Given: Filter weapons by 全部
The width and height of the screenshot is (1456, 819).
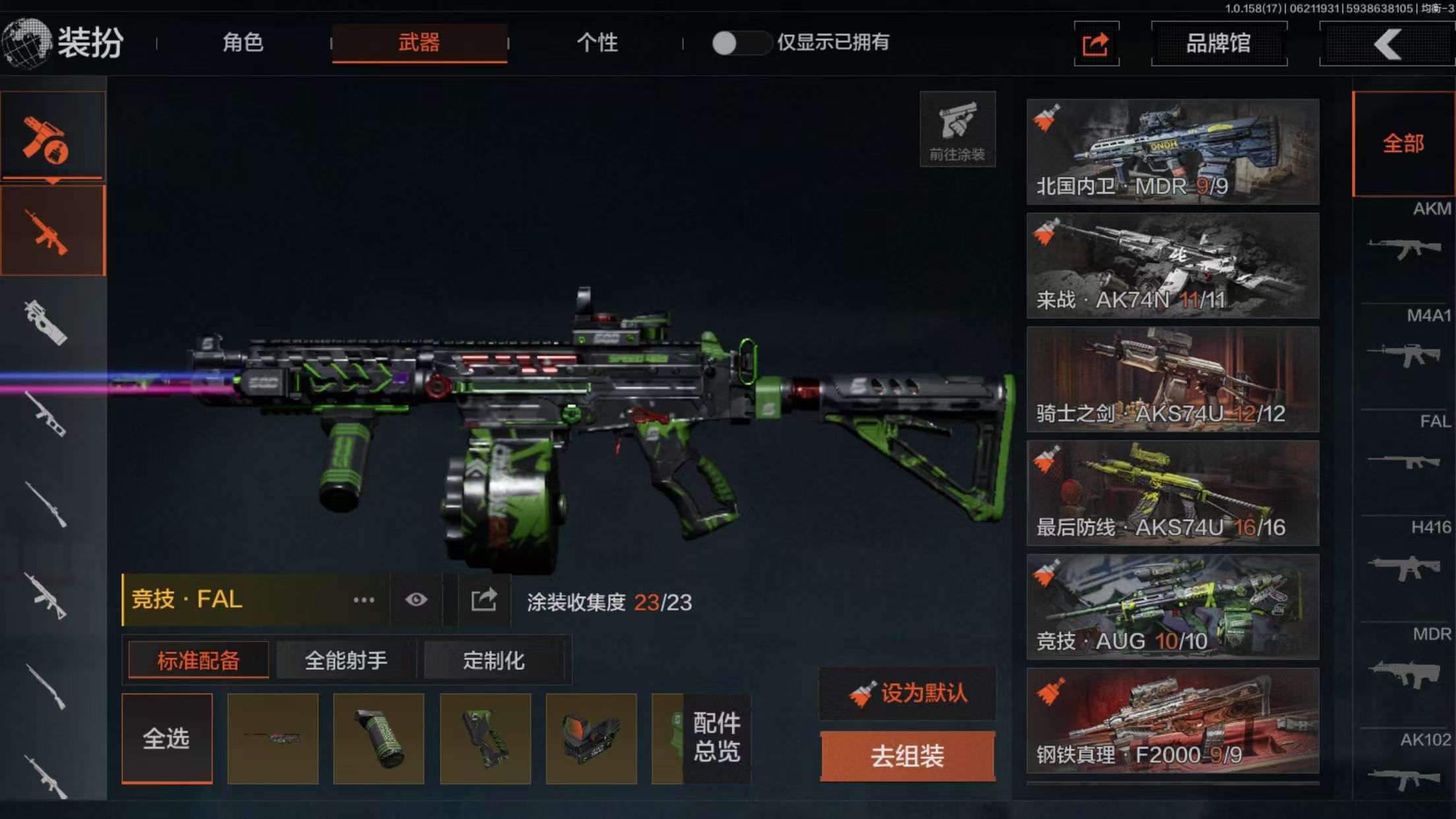Looking at the screenshot, I should click(x=1403, y=144).
